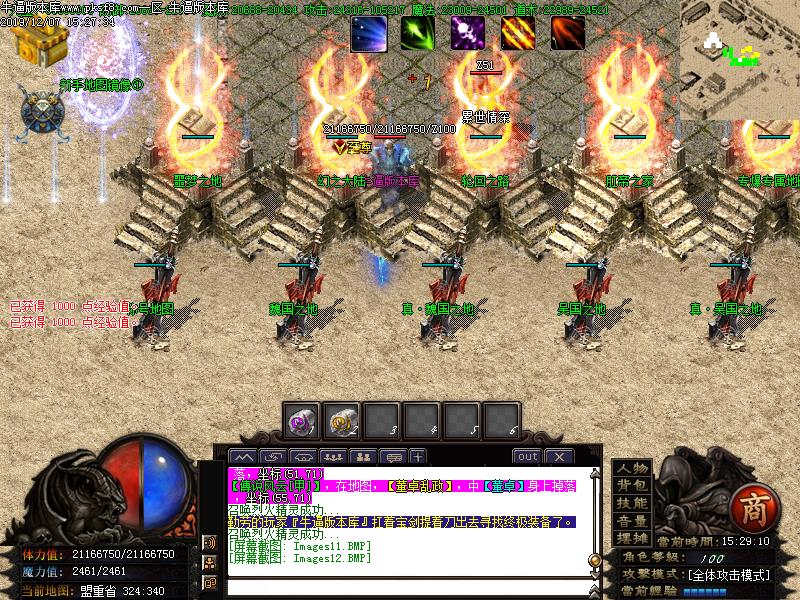The width and height of the screenshot is (800, 600).
Task: Open the 技能 skills panel
Action: tap(631, 503)
